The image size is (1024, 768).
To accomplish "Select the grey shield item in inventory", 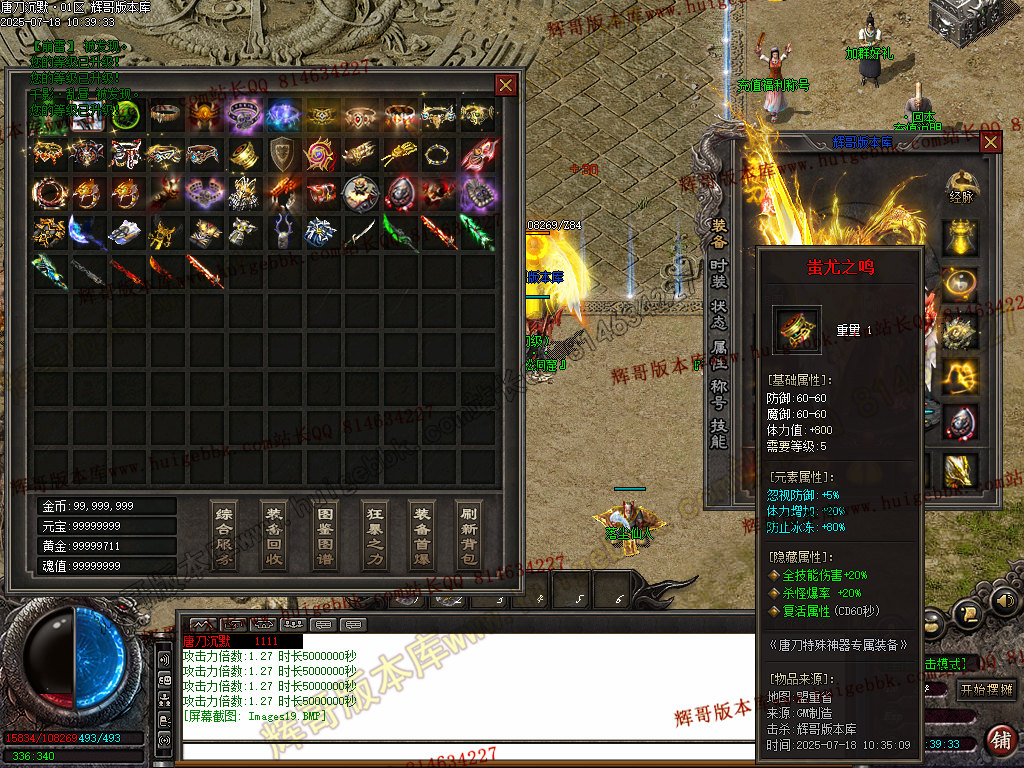I will tap(281, 154).
